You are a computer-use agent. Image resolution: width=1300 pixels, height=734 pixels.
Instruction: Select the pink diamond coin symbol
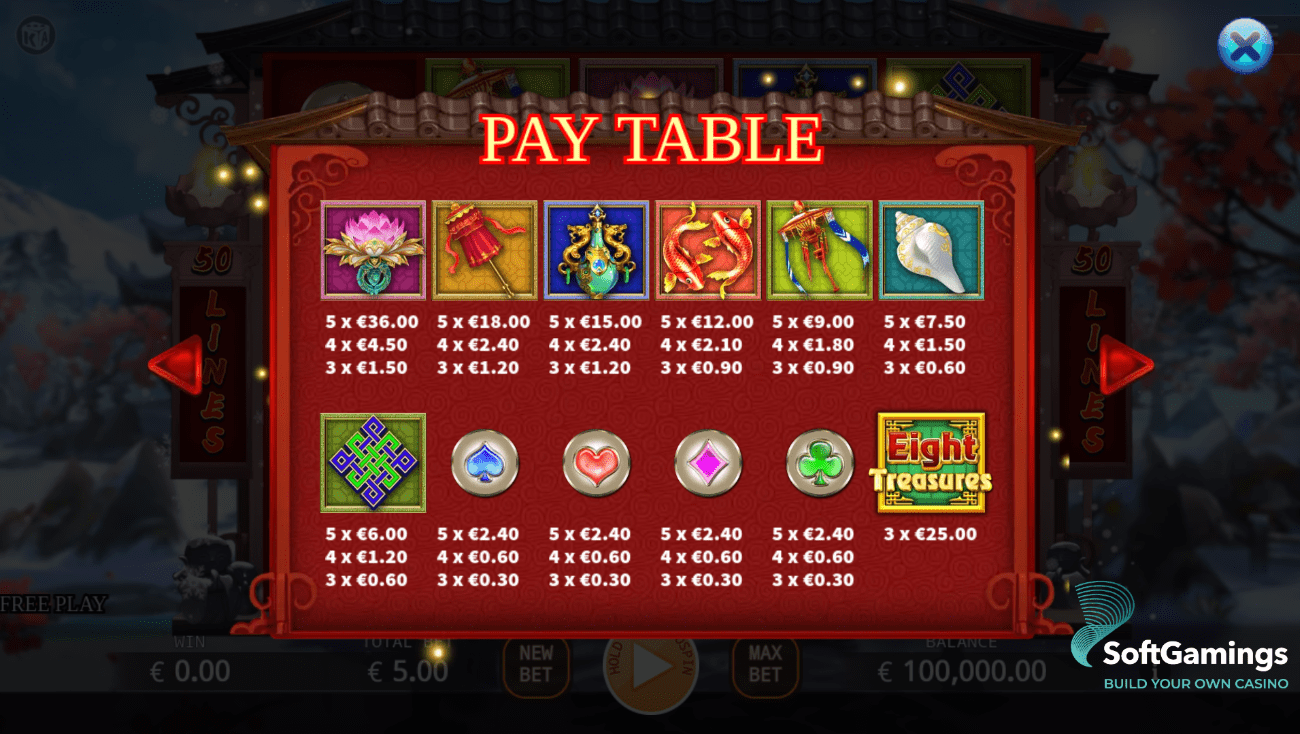(707, 463)
